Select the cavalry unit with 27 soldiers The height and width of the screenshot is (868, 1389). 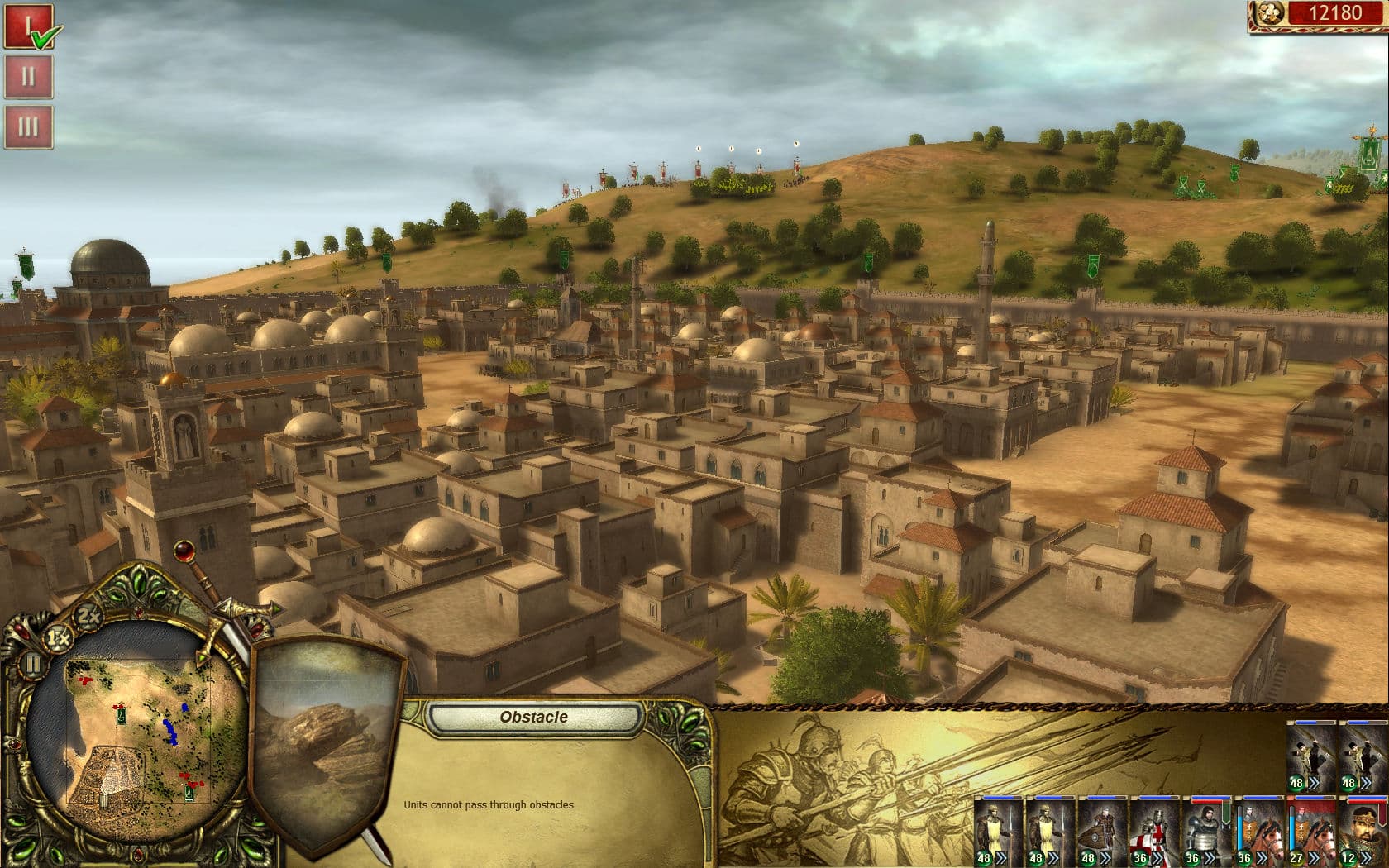[x=1314, y=827]
